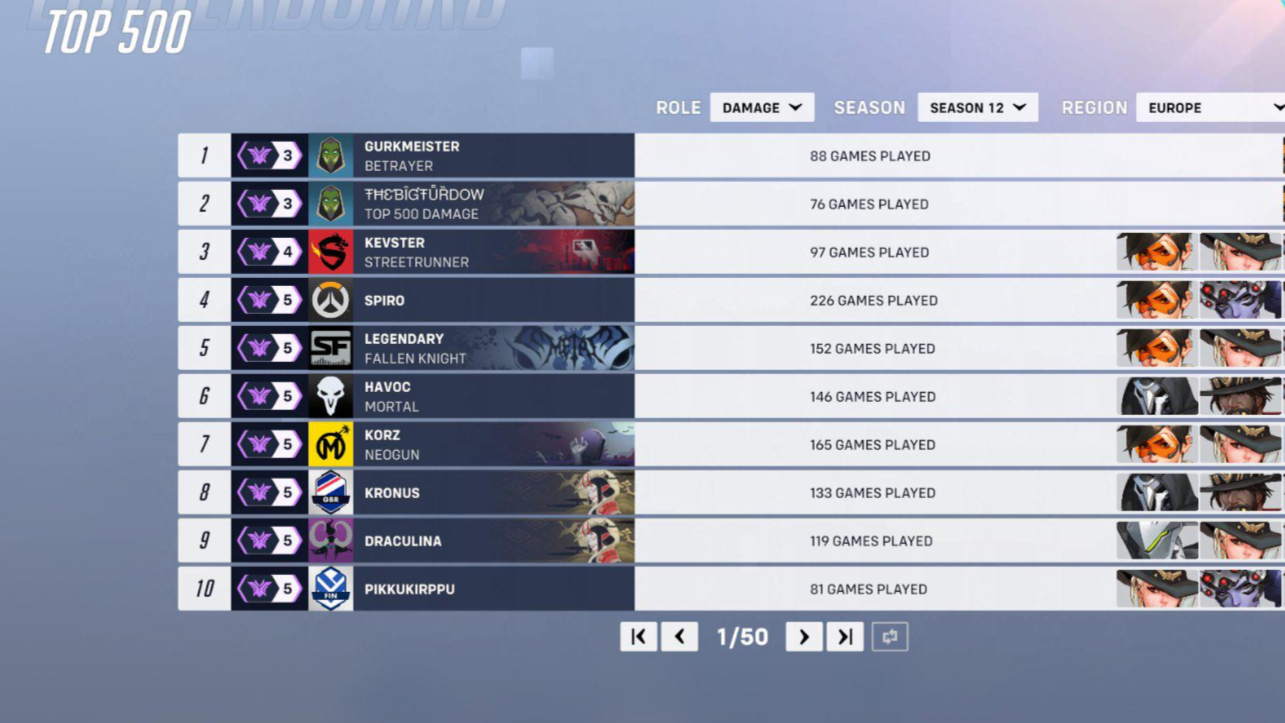This screenshot has height=723, width=1285.
Task: Click the rank badge on Kevster's row
Action: point(268,251)
